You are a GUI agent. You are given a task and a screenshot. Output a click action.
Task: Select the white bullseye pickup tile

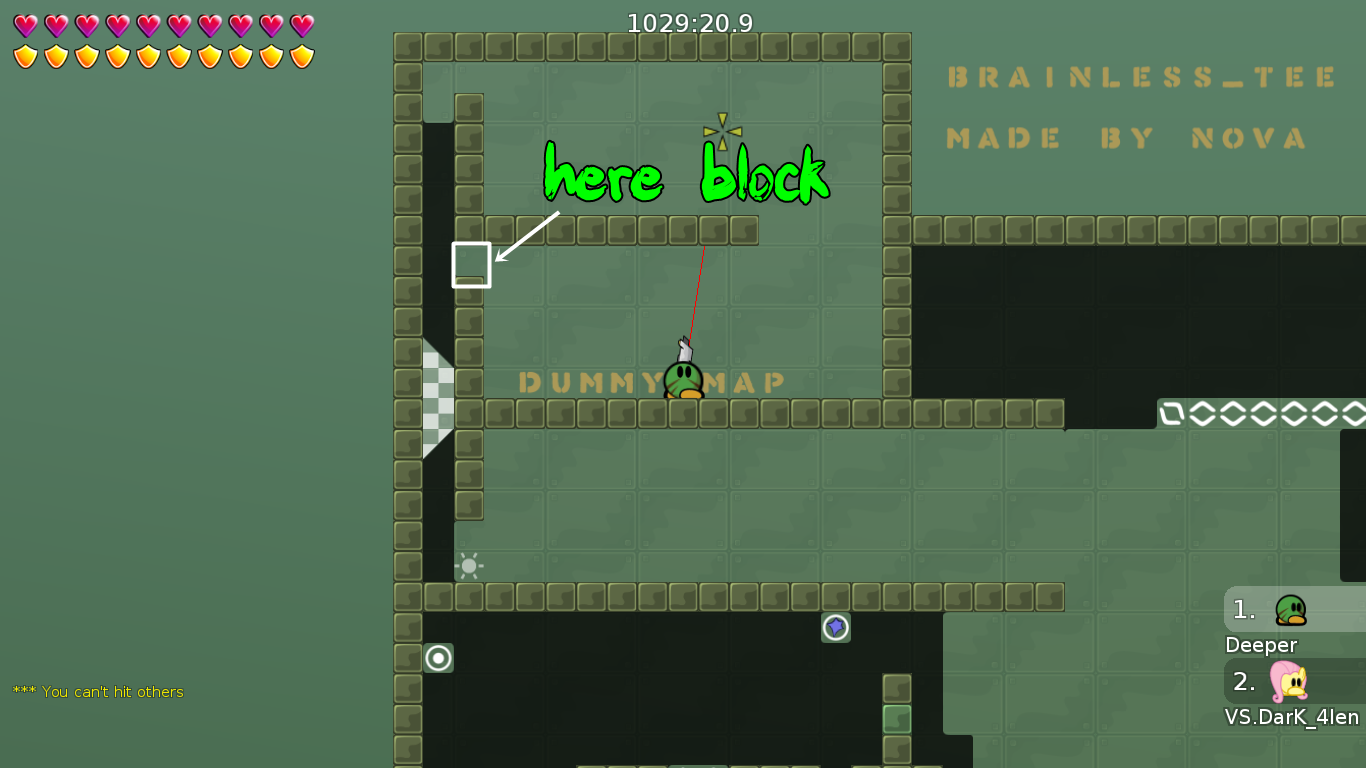(x=438, y=658)
